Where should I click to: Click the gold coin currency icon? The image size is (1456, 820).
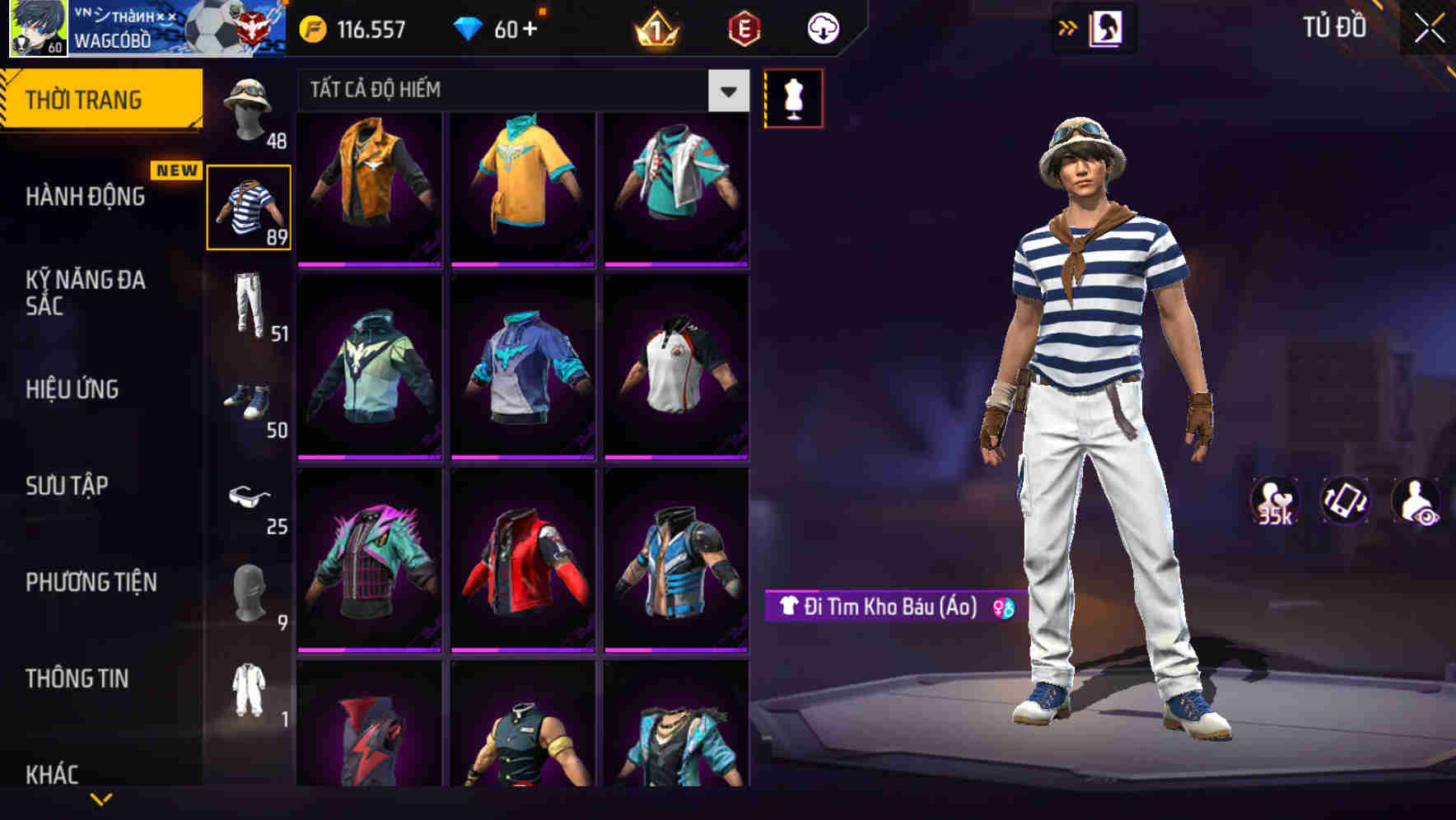311,28
